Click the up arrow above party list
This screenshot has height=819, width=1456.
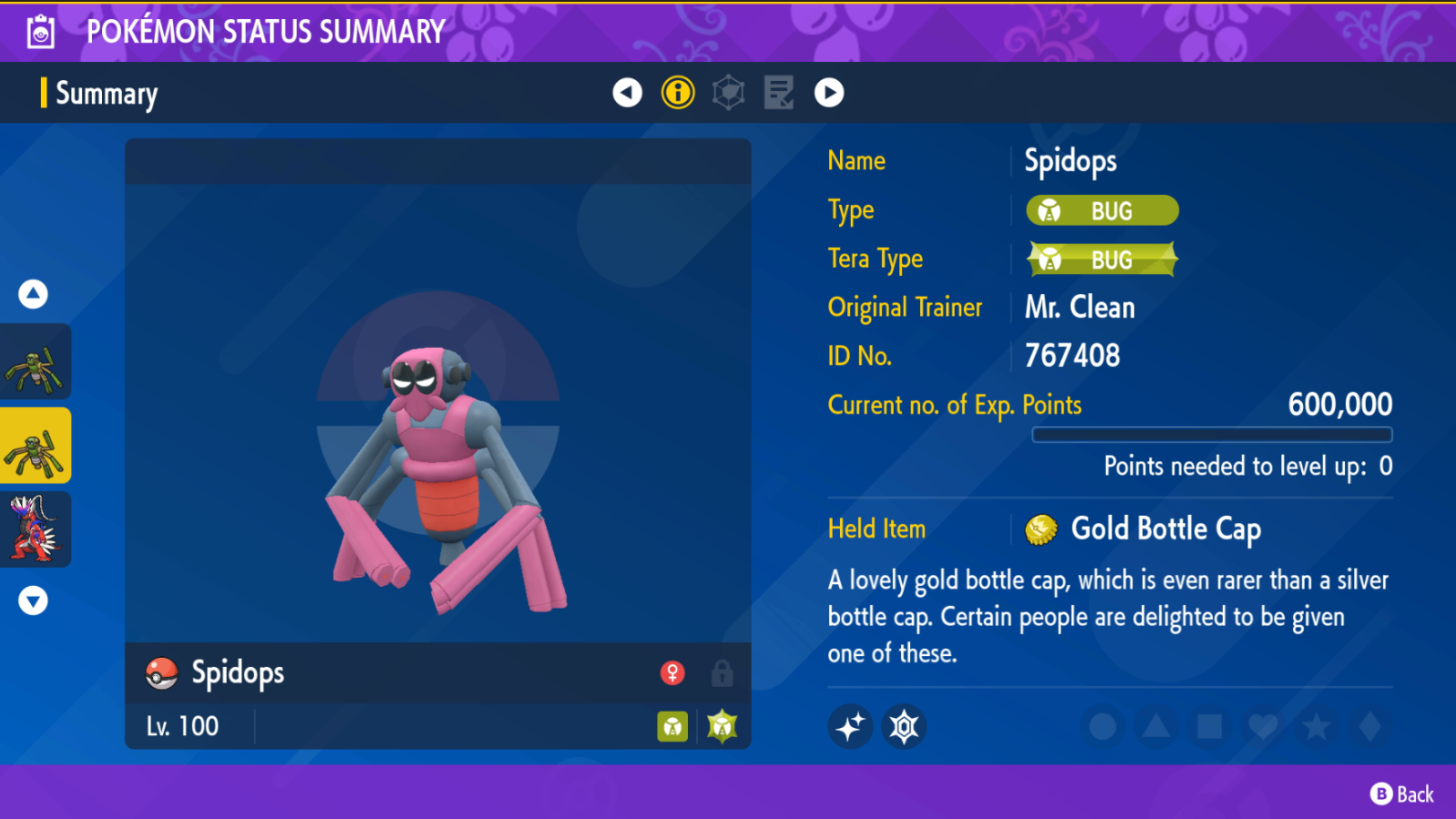[34, 294]
